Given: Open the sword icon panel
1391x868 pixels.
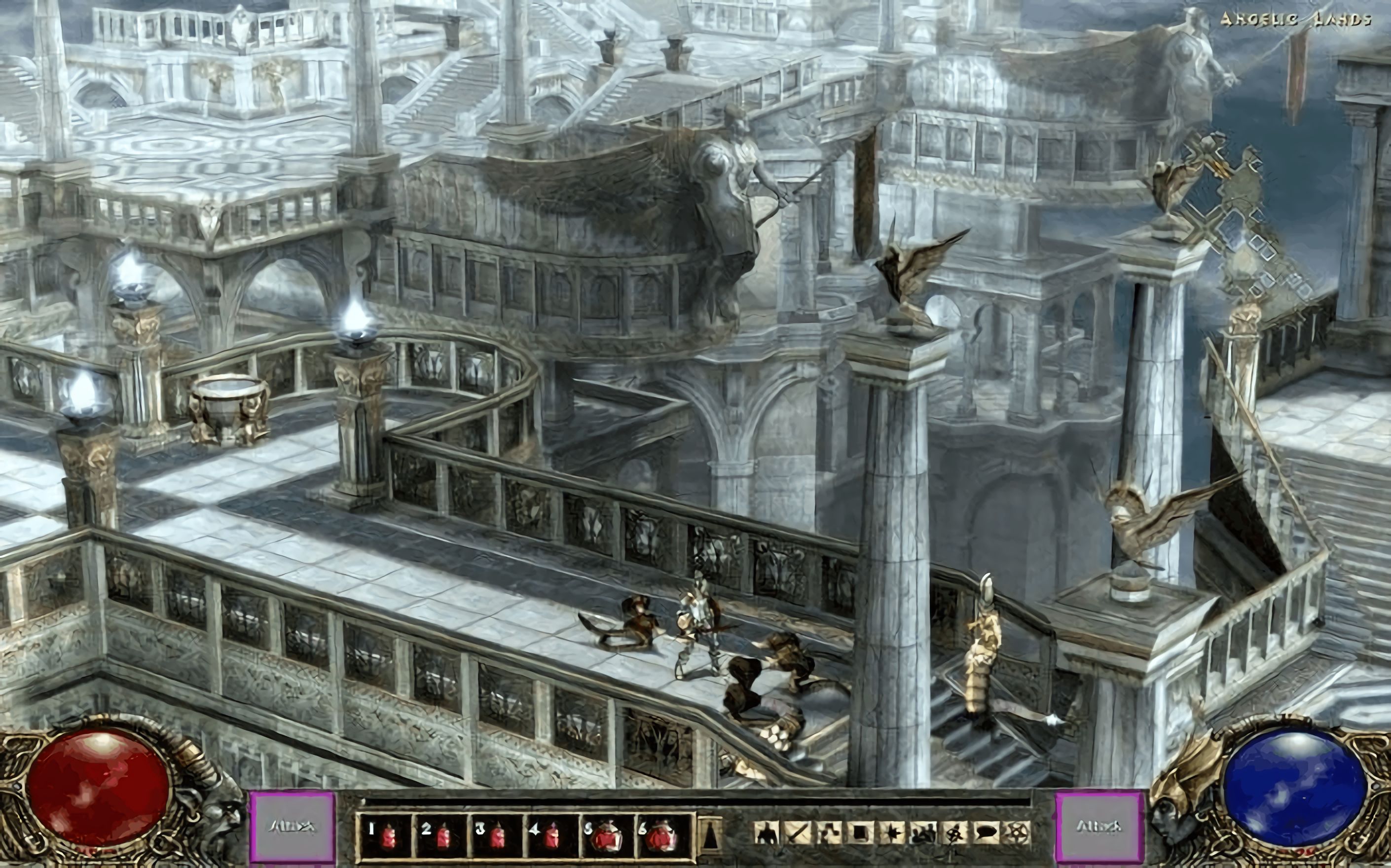Looking at the screenshot, I should 796,833.
